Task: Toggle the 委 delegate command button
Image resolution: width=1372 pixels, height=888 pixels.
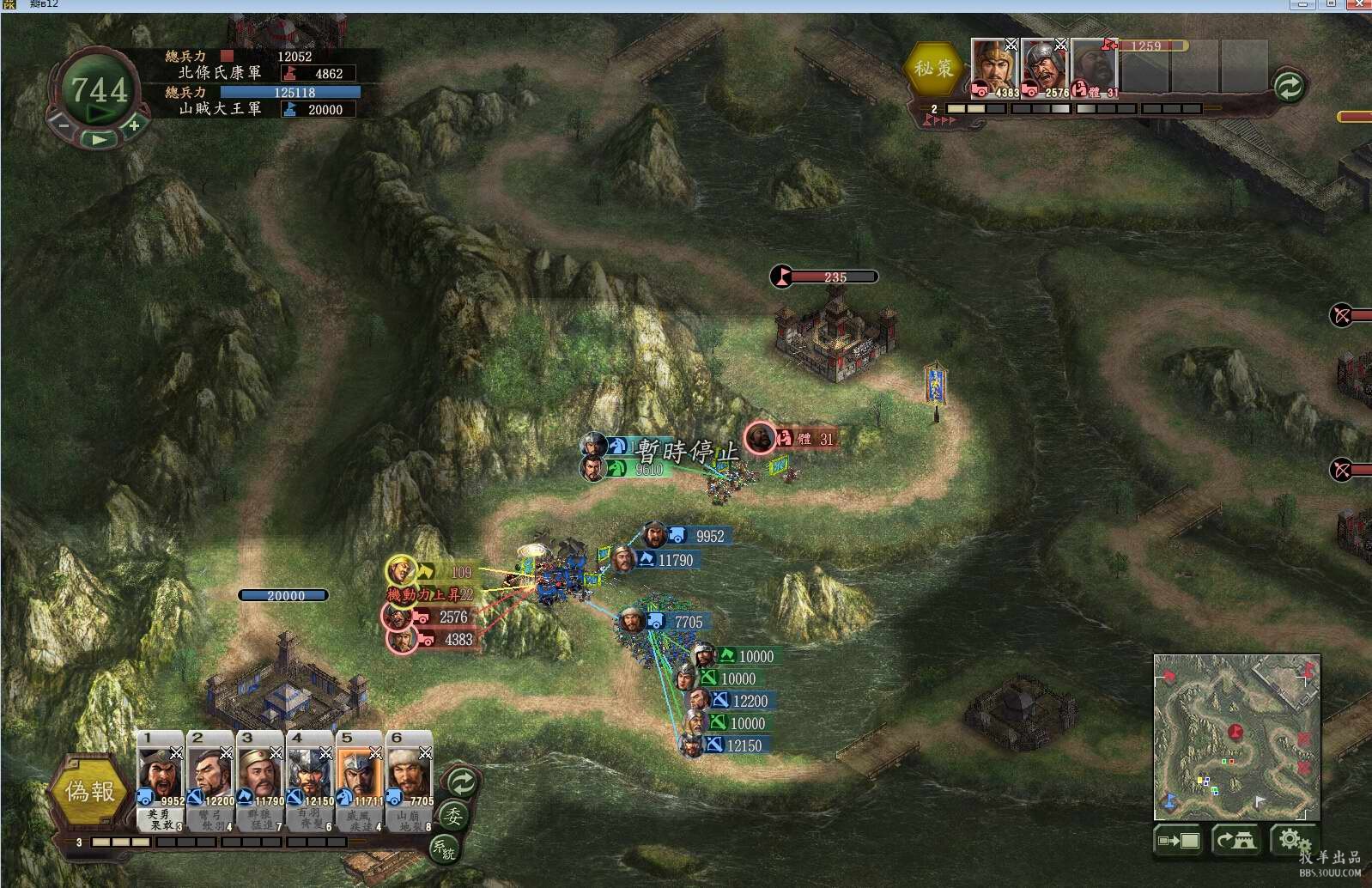Action: [452, 815]
